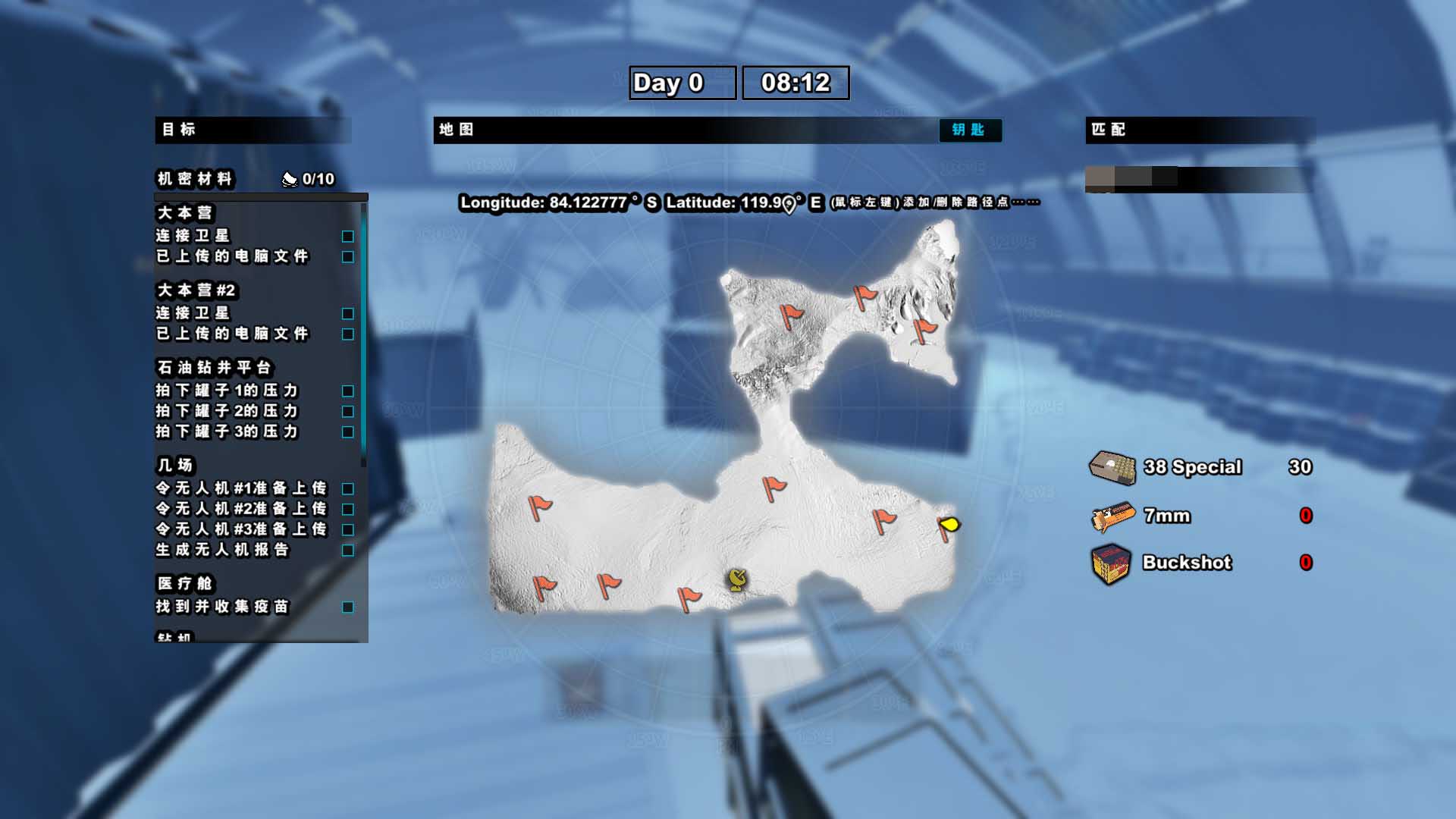Viewport: 1456px width, 819px height.
Task: Toggle the 令无人机#1准备上传 checkbox
Action: [348, 489]
